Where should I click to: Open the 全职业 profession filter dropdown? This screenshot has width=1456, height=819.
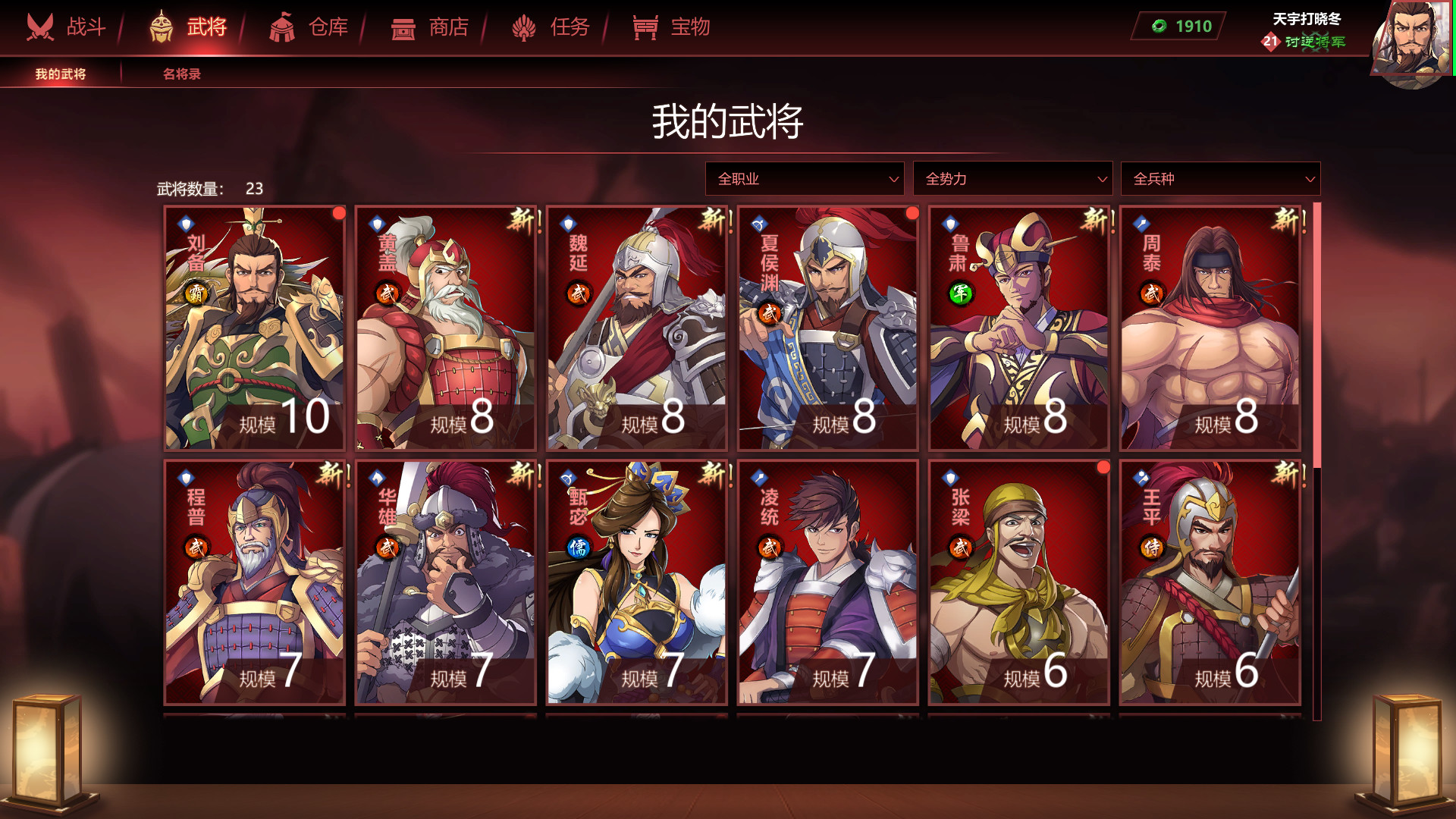[804, 179]
